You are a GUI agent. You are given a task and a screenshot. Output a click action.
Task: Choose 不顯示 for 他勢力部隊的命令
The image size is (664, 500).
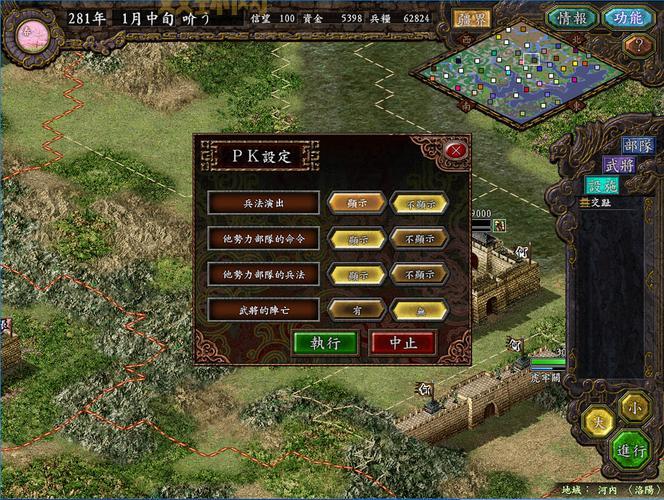[x=419, y=239]
